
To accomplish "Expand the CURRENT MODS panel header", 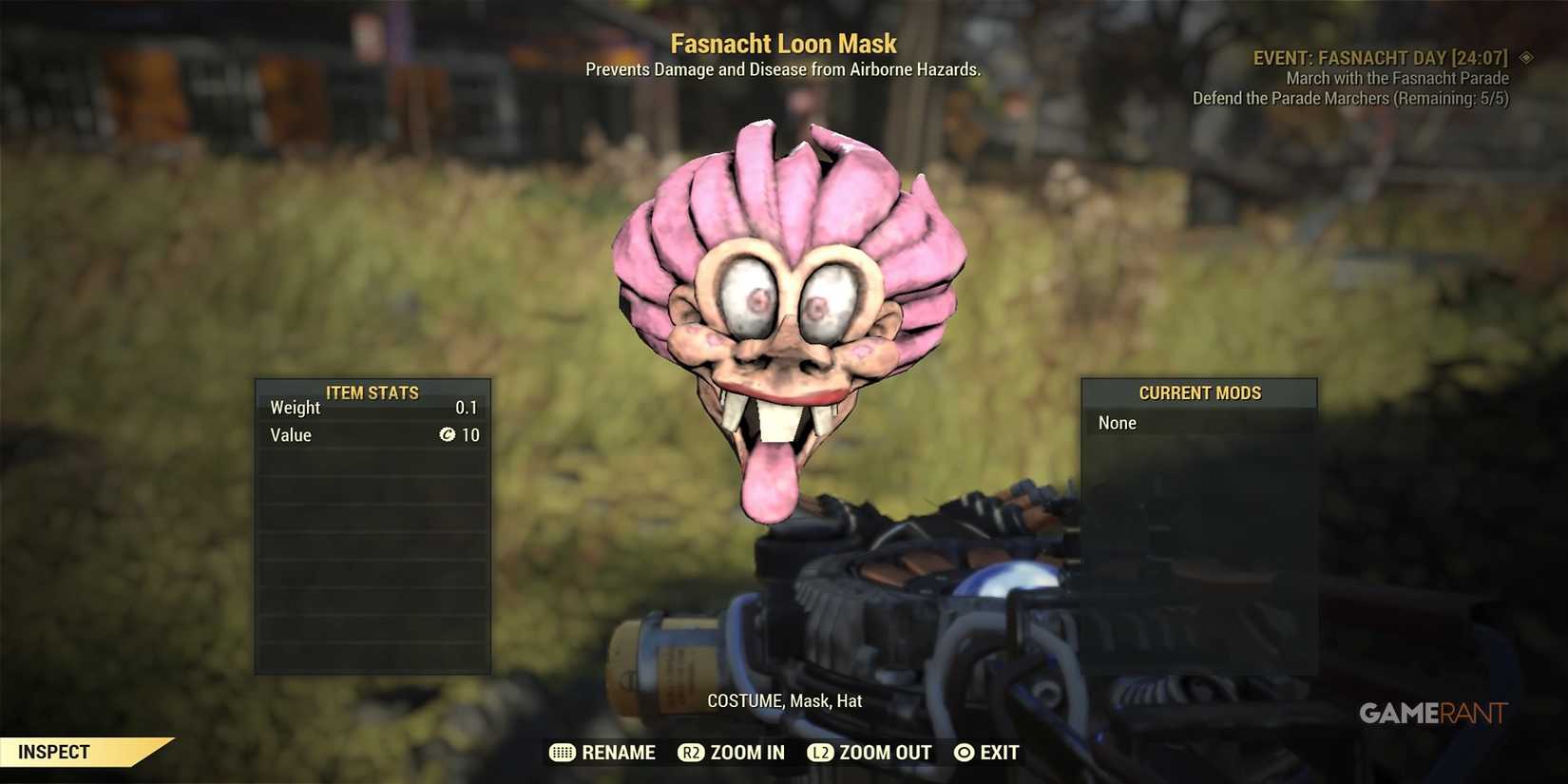I will (x=1199, y=392).
